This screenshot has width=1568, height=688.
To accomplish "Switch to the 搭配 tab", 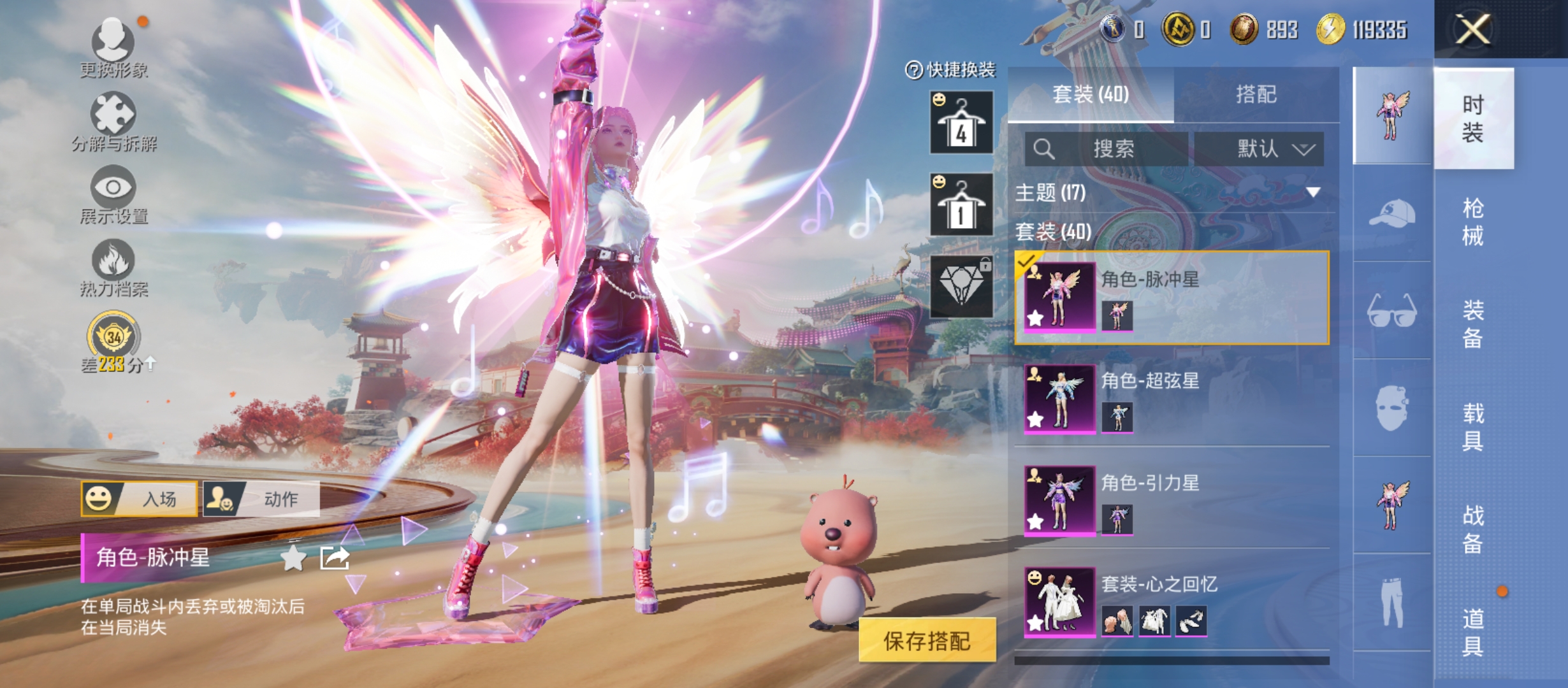I will click(x=1256, y=94).
